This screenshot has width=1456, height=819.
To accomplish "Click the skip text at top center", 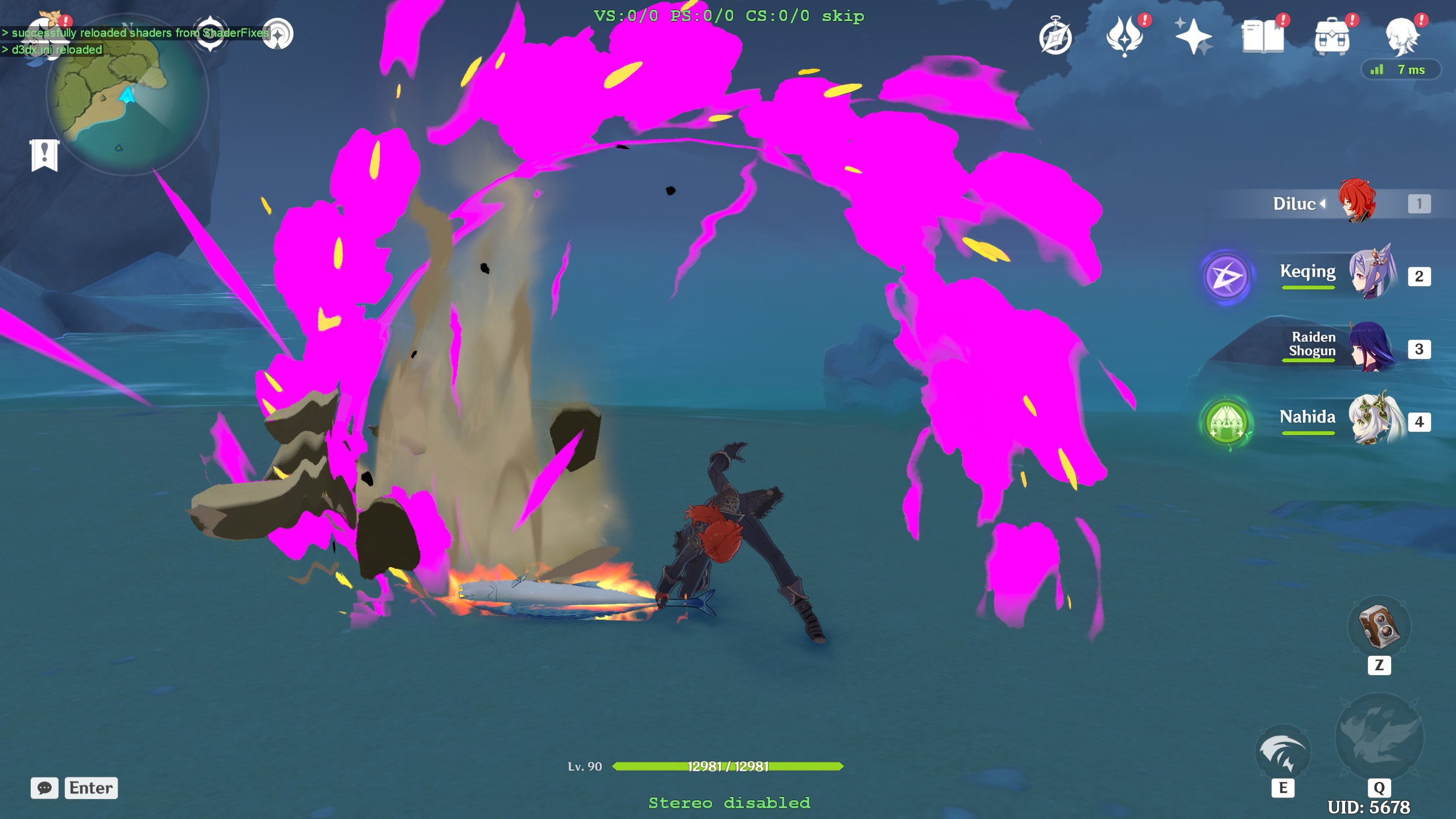I will (842, 16).
